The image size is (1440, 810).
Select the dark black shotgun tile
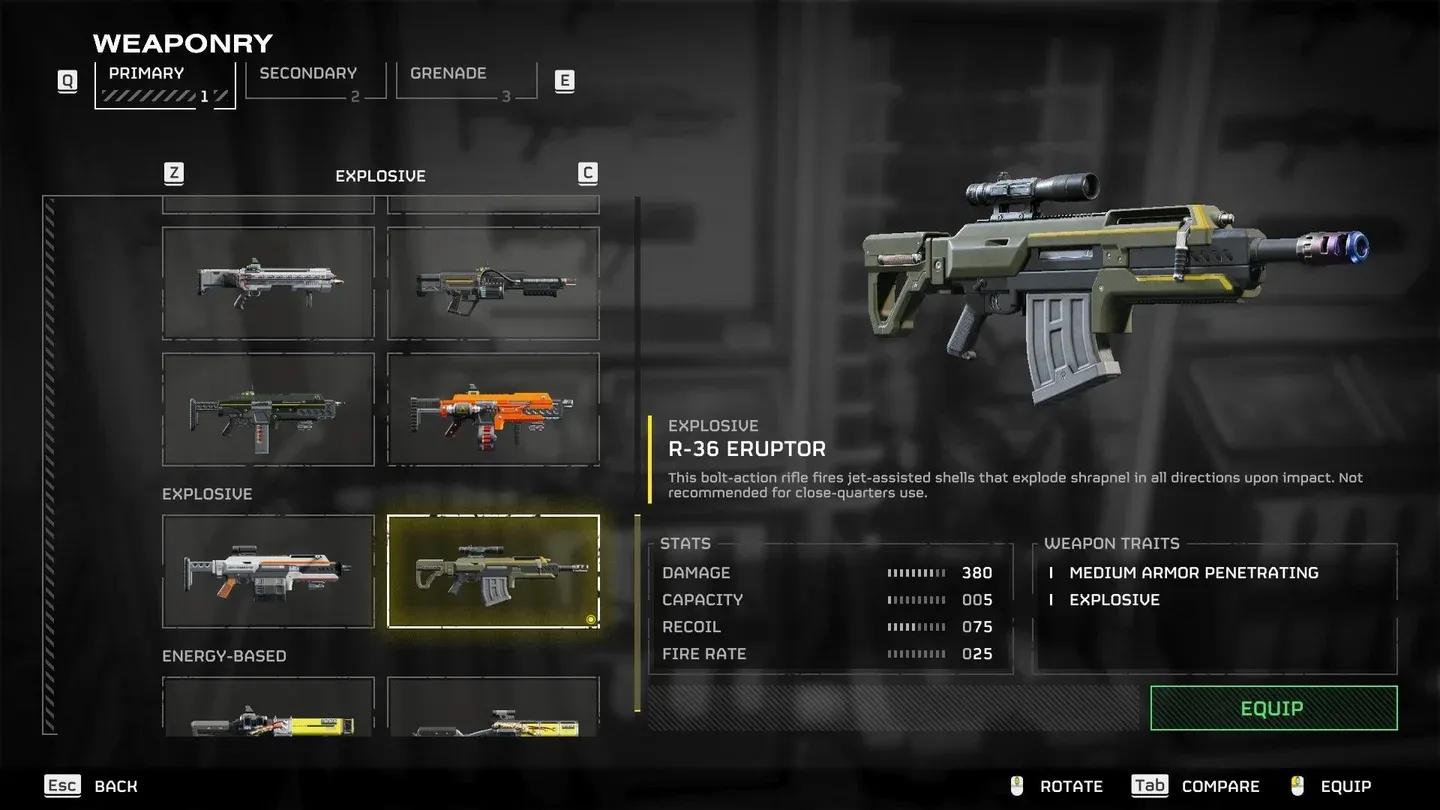(x=493, y=283)
